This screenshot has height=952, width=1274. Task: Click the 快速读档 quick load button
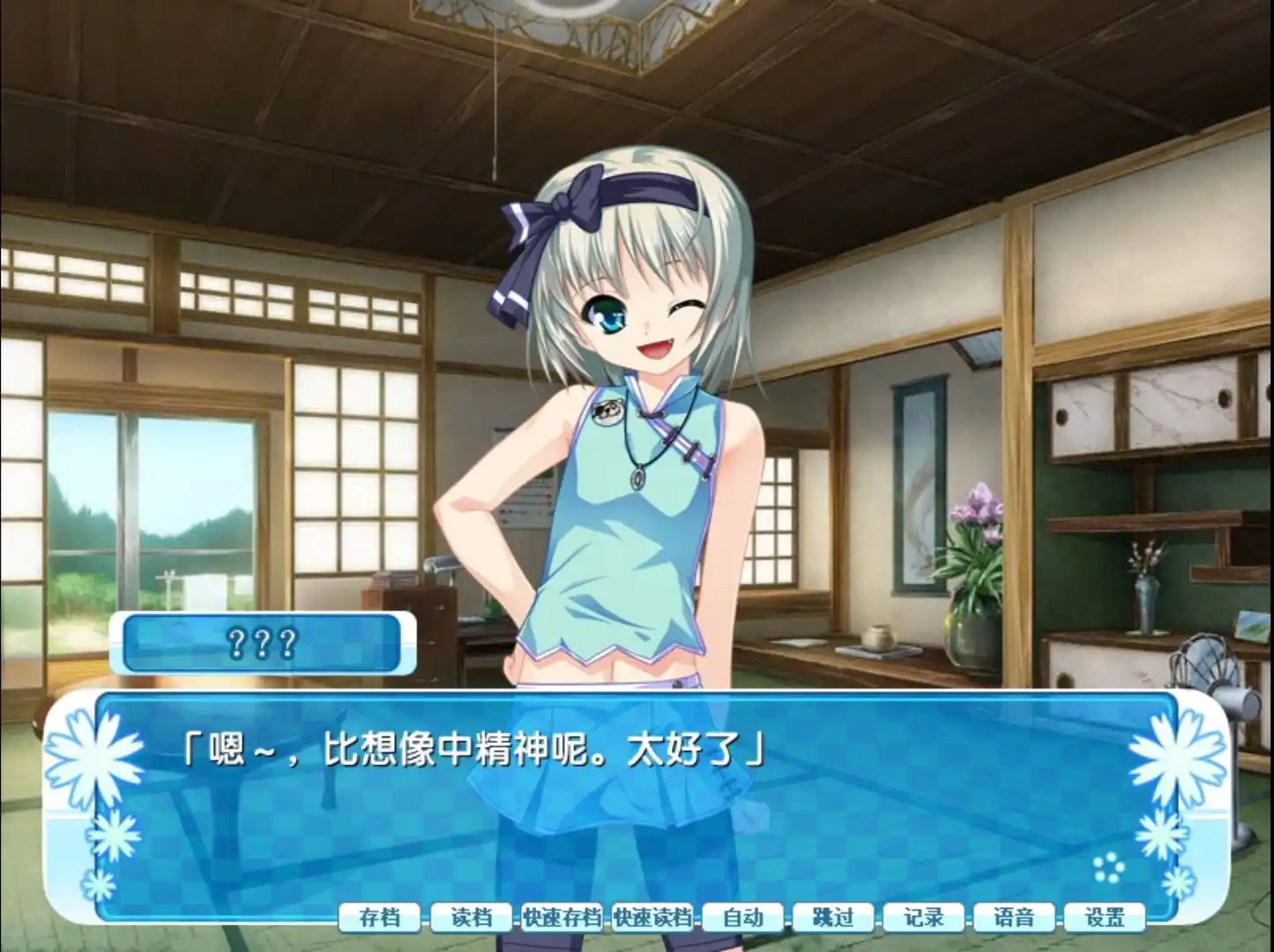(x=652, y=918)
